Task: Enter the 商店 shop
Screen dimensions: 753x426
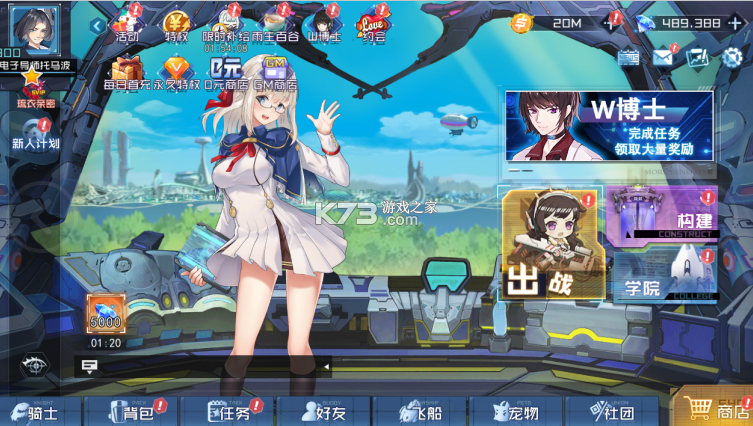Action: click(716, 410)
